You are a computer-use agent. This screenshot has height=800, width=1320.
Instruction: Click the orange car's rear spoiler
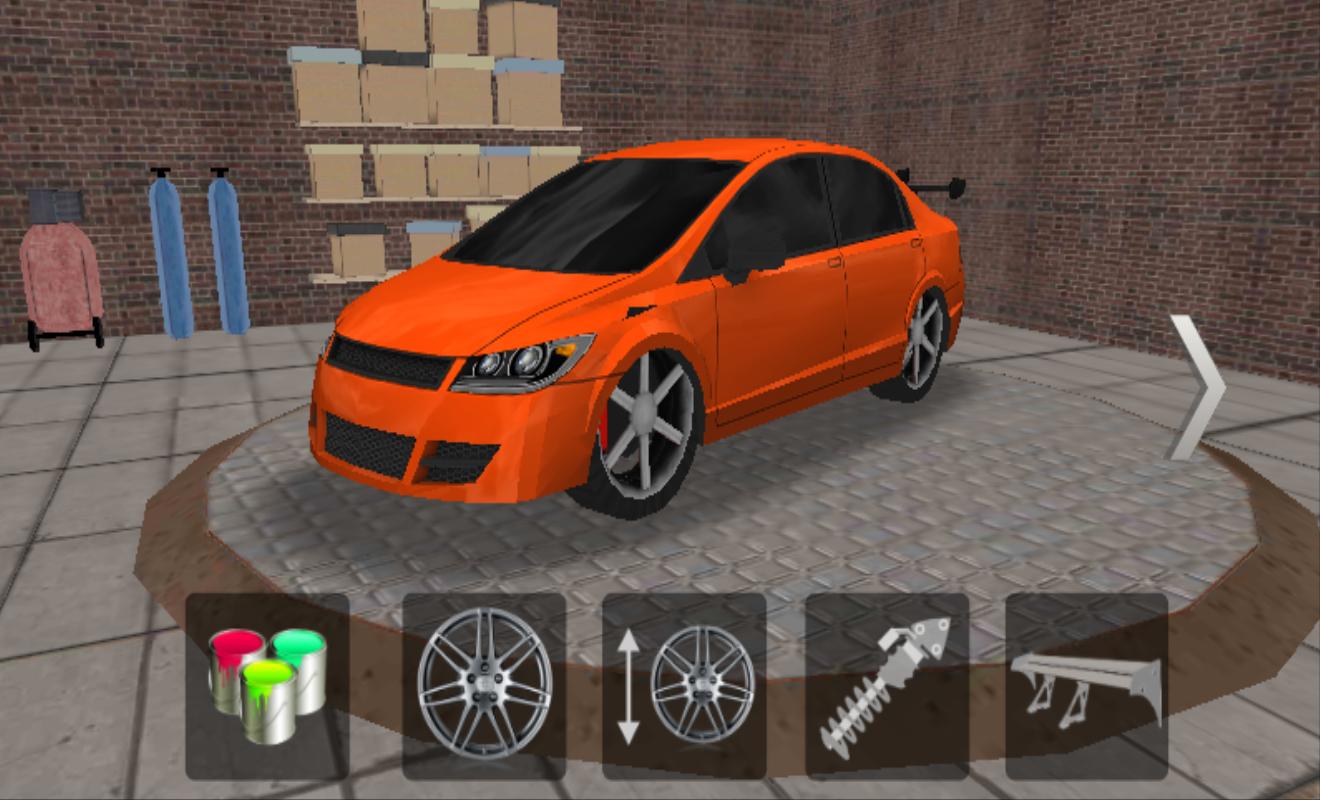tap(930, 185)
